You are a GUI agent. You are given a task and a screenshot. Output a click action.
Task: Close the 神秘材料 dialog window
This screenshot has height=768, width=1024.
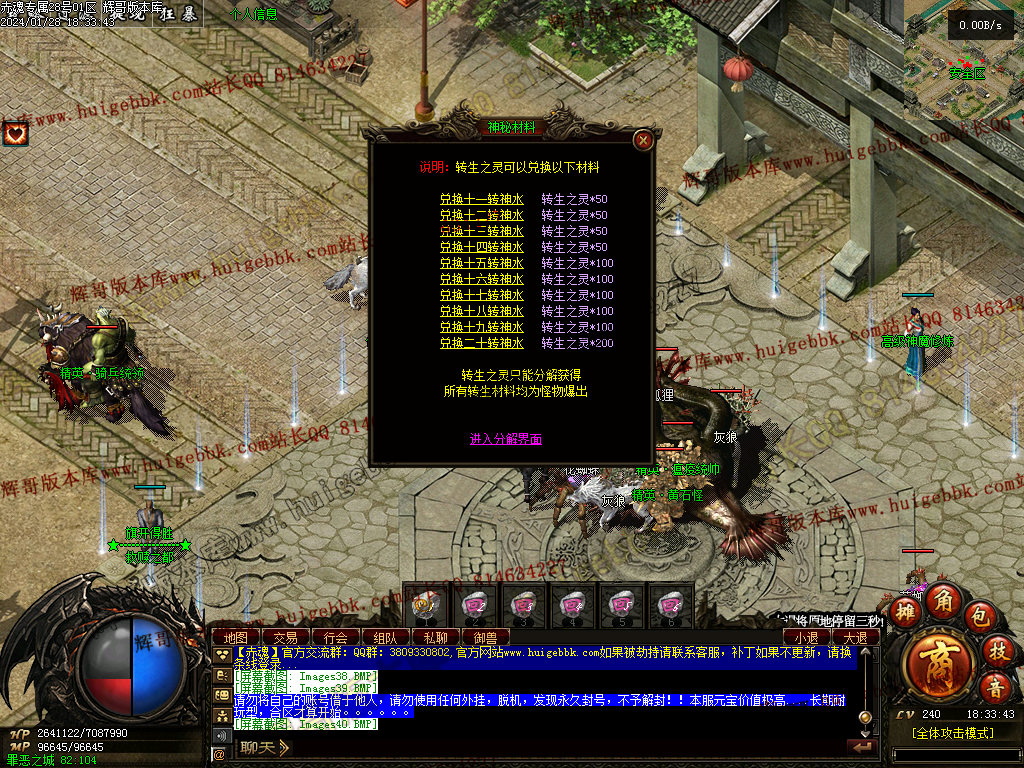pos(644,141)
